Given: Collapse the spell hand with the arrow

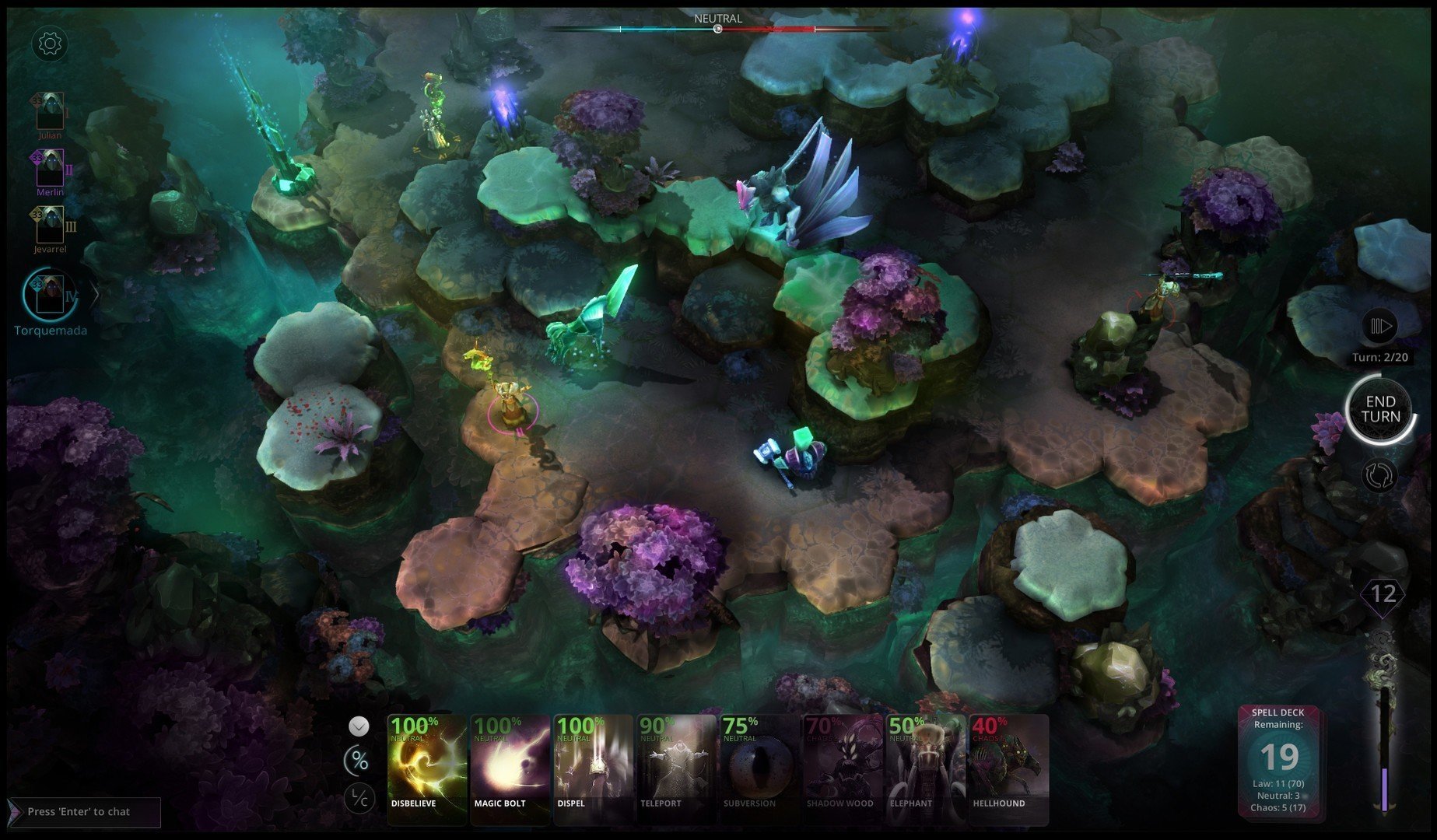Looking at the screenshot, I should (359, 726).
